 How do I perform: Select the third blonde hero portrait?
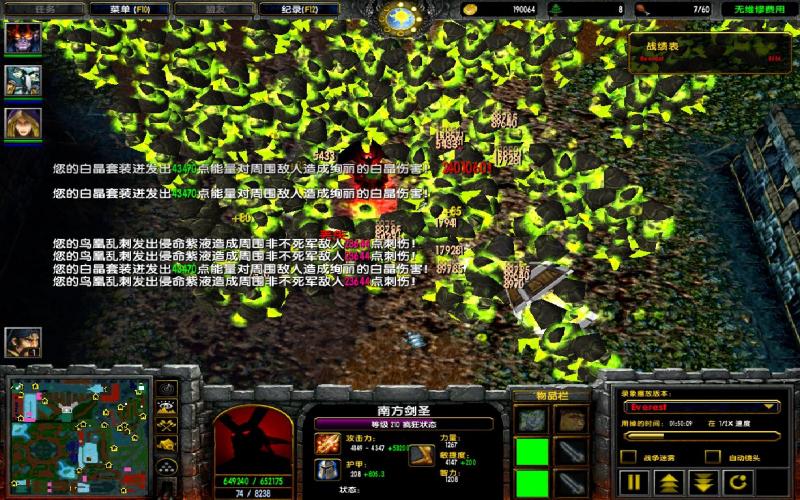coord(23,123)
